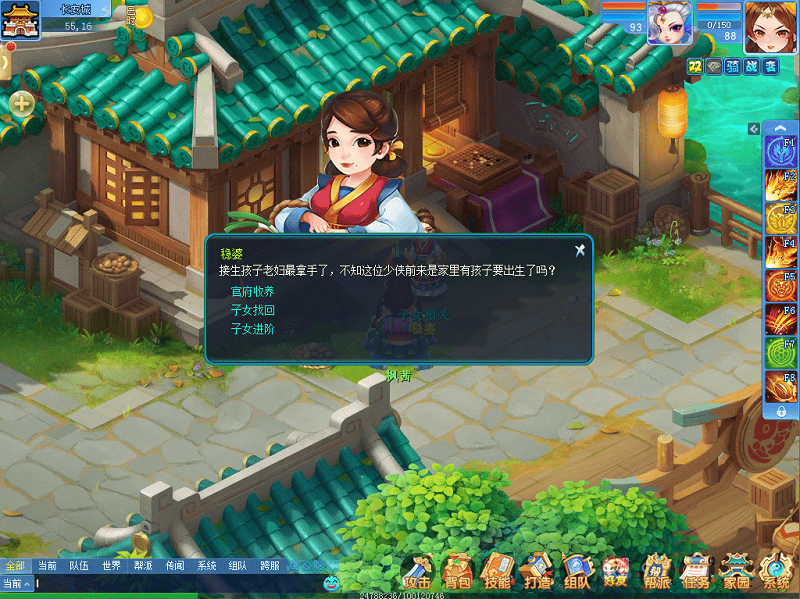
Task: Toggle the skill bar lock icon
Action: point(780,411)
